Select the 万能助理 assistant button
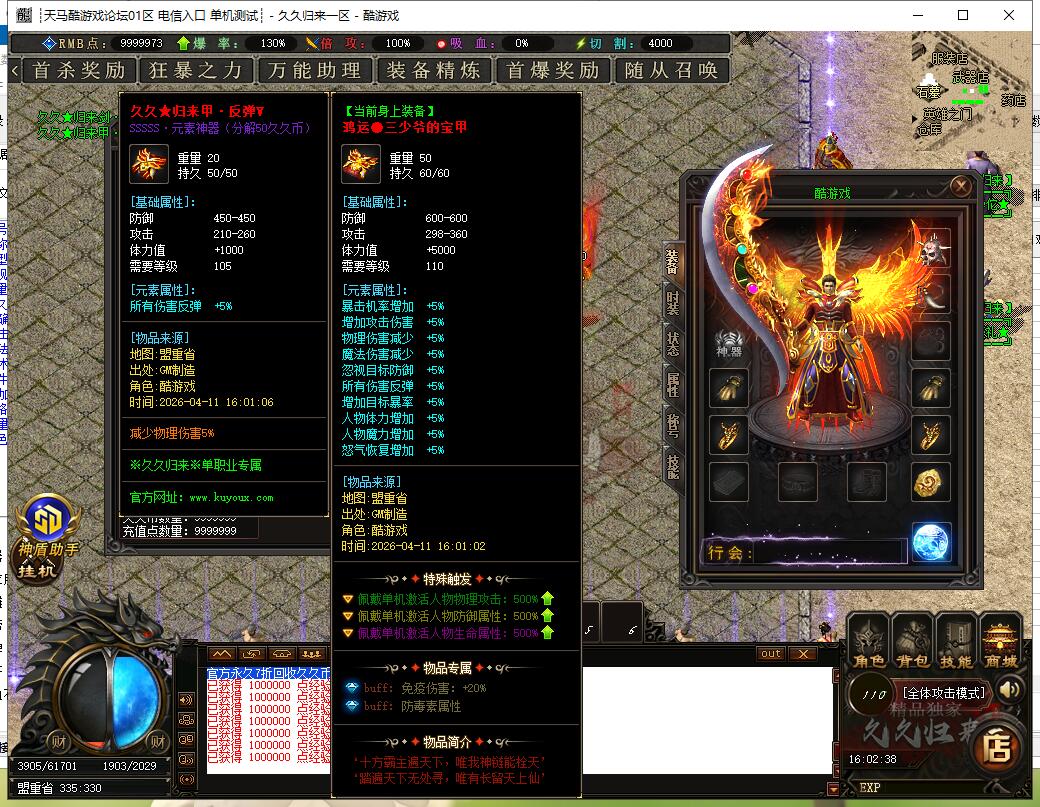Screen dimensions: 1040x807 pyautogui.click(x=314, y=70)
